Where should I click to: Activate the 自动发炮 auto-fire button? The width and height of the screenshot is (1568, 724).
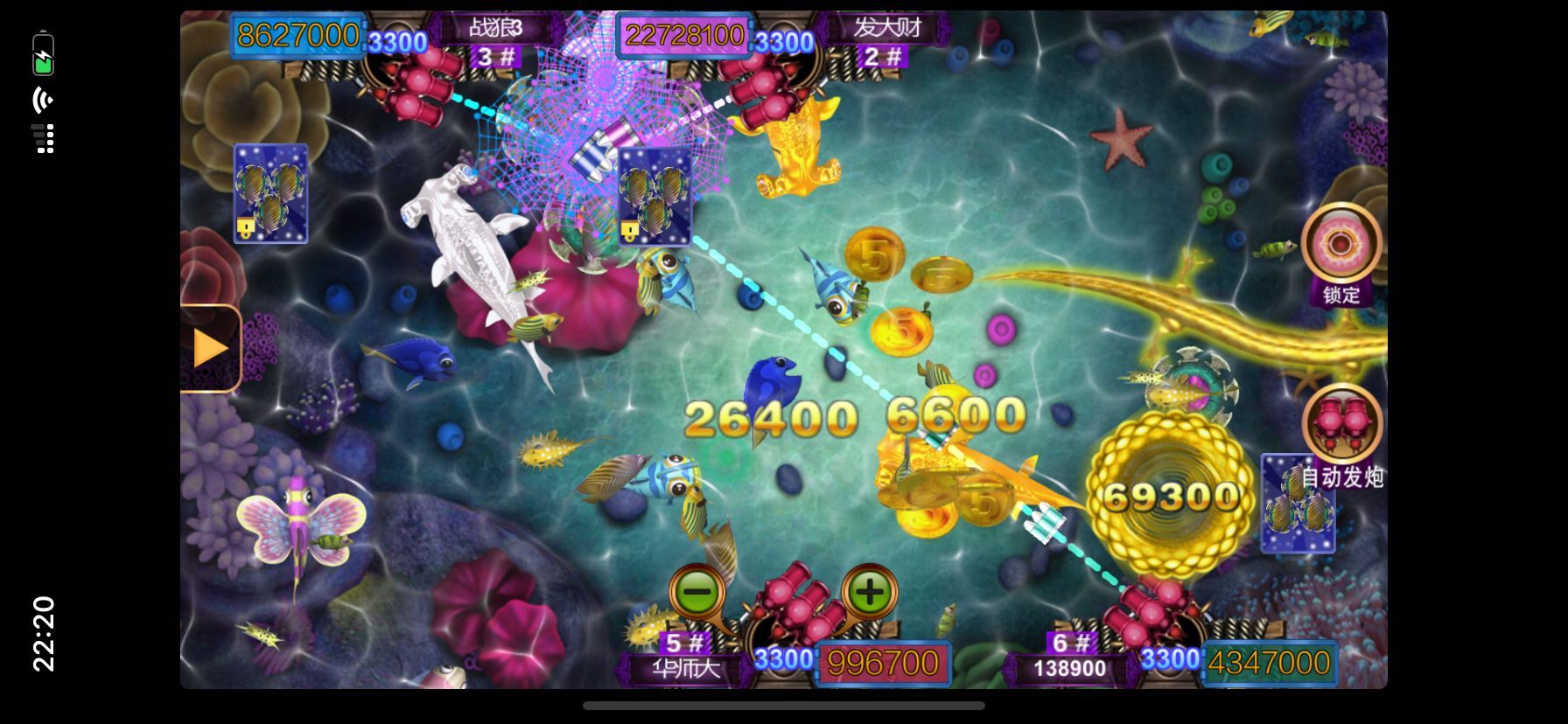(x=1341, y=426)
